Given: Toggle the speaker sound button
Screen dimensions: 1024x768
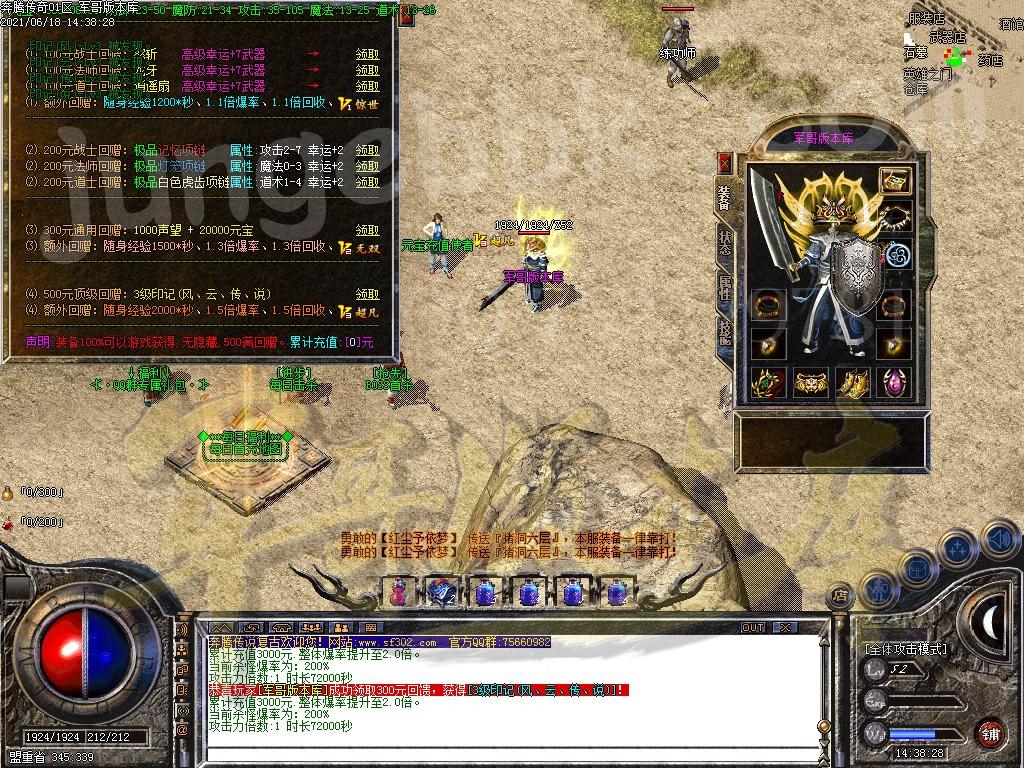Looking at the screenshot, I should 1000,540.
